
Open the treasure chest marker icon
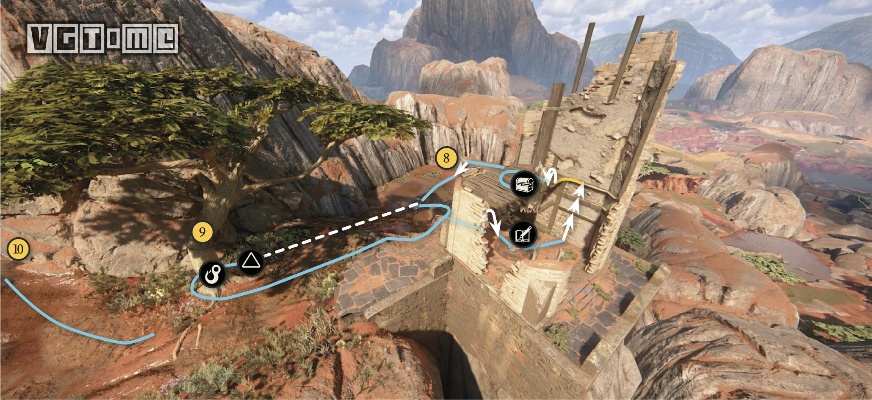523,183
